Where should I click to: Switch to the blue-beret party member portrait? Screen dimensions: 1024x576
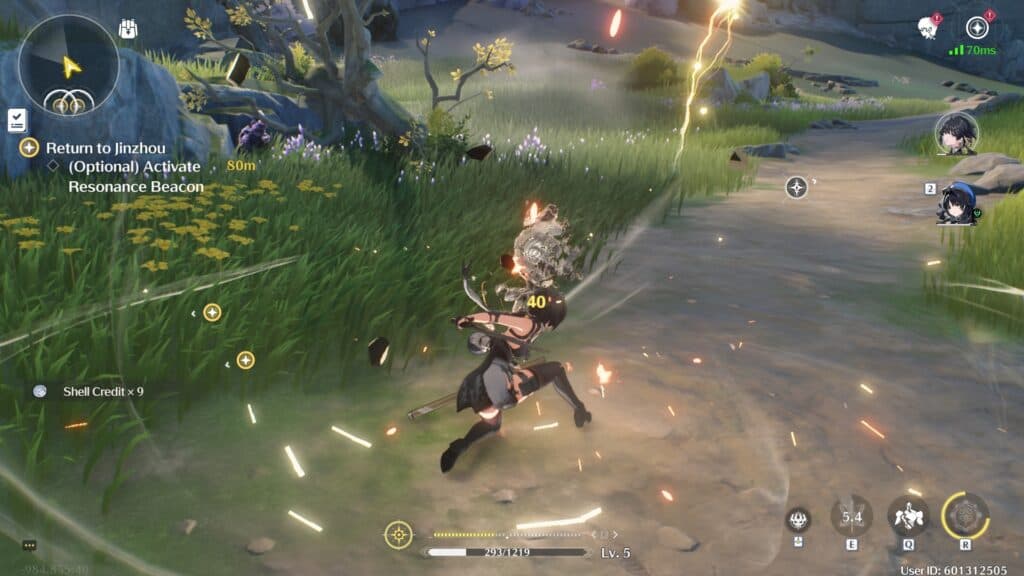[958, 203]
